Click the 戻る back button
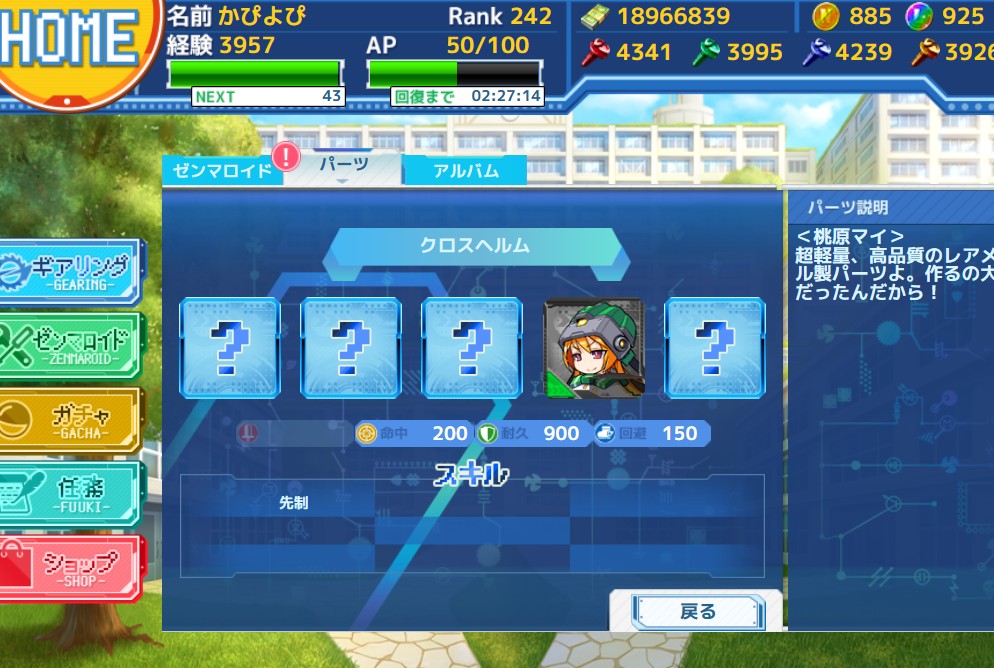The image size is (994, 668). (x=697, y=611)
